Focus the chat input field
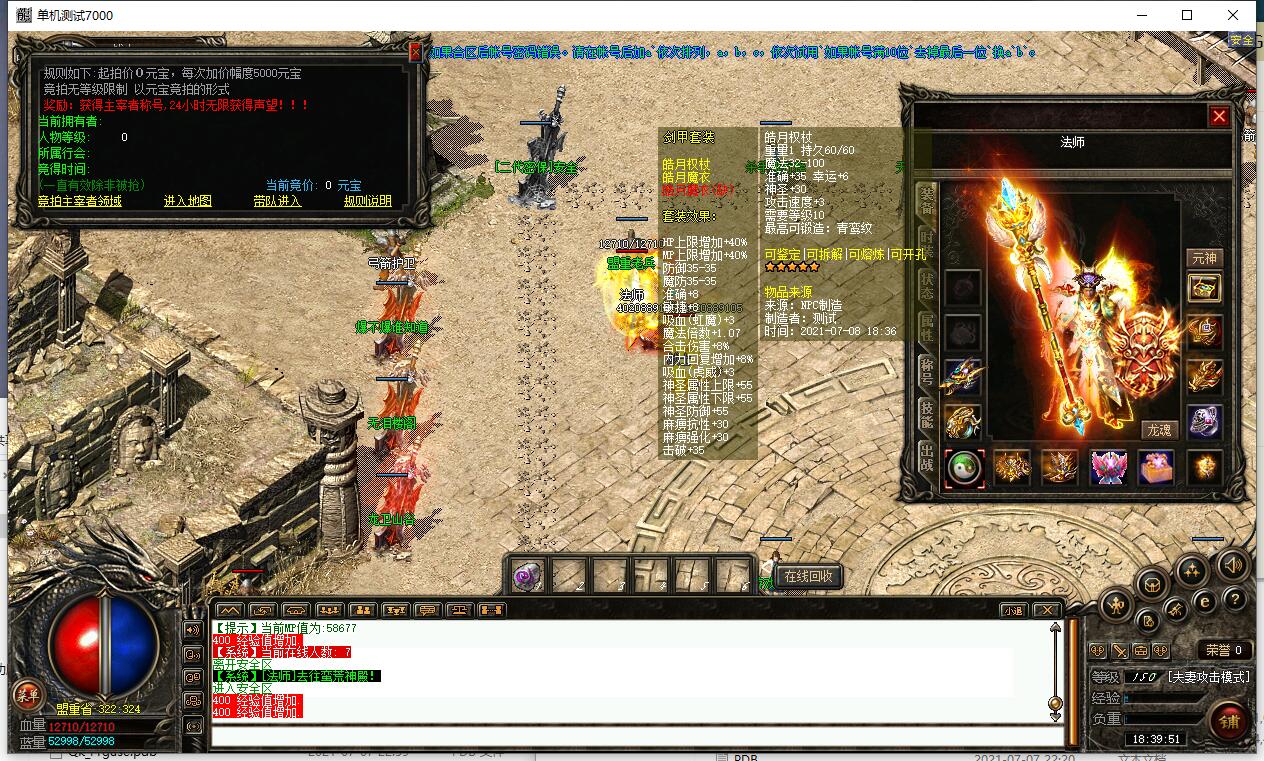This screenshot has height=761, width=1264. tap(630, 737)
